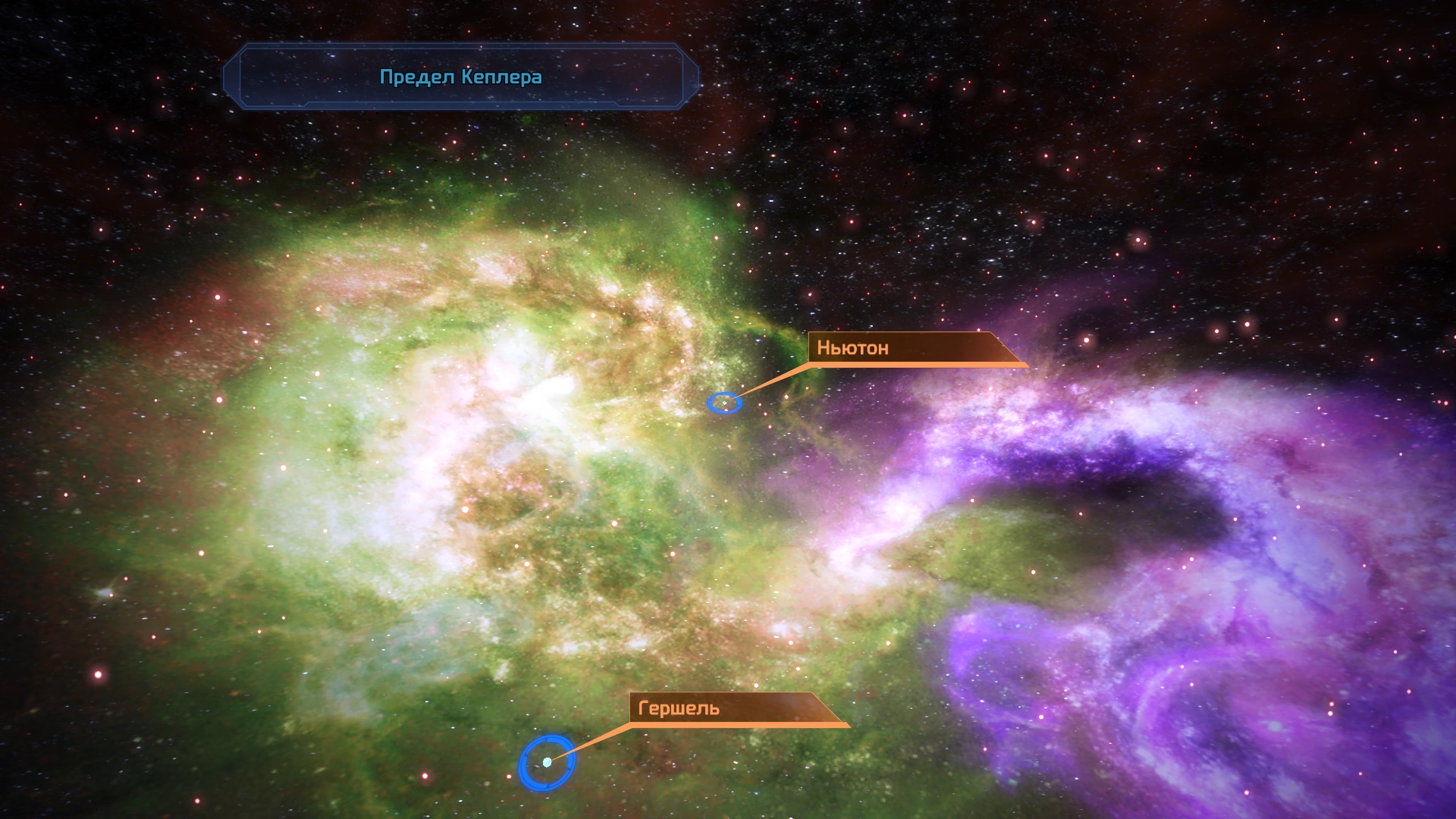Choose the Гершель system label

click(x=679, y=708)
